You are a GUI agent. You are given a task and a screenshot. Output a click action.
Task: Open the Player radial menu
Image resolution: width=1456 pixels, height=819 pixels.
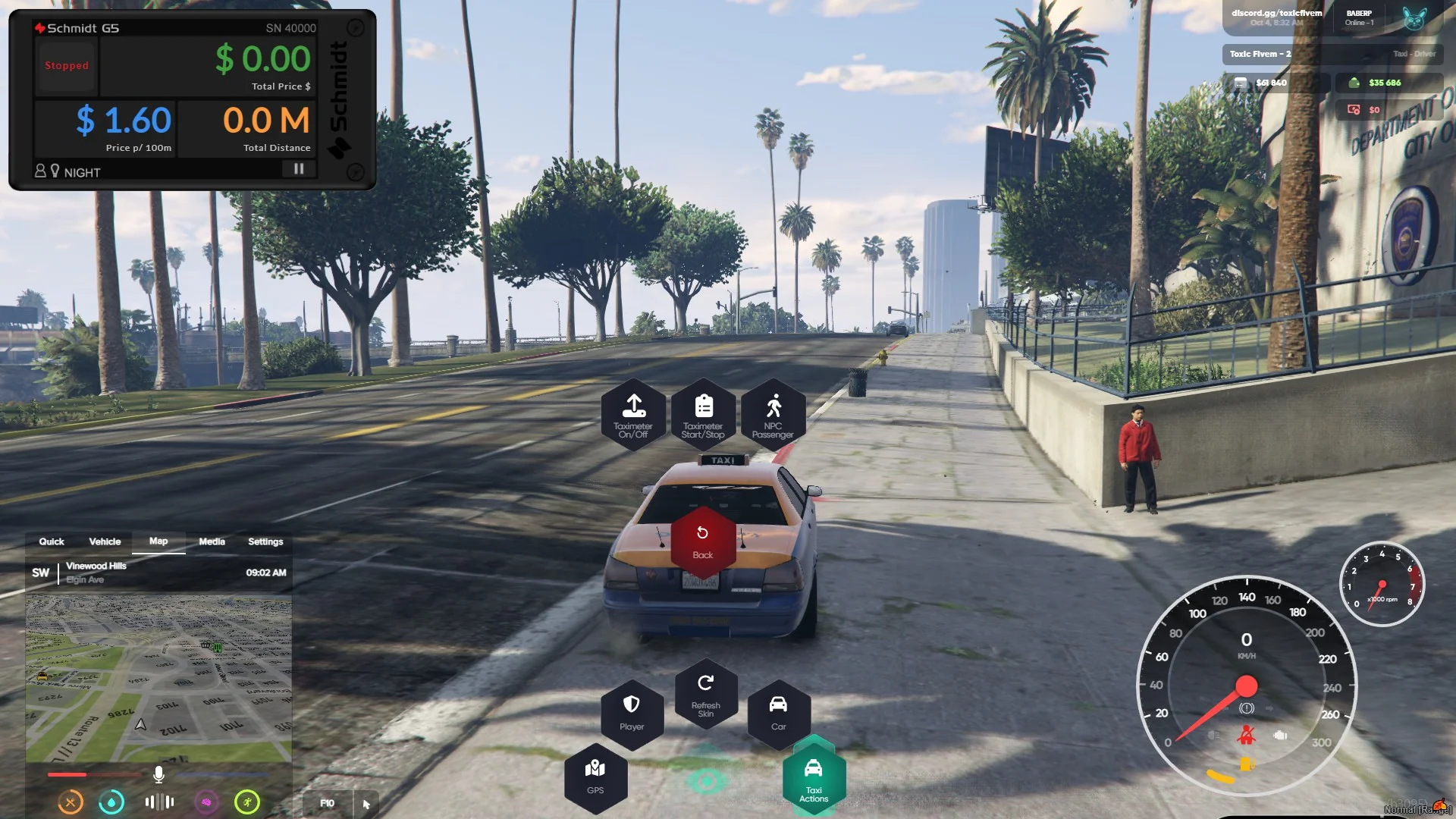click(x=632, y=711)
